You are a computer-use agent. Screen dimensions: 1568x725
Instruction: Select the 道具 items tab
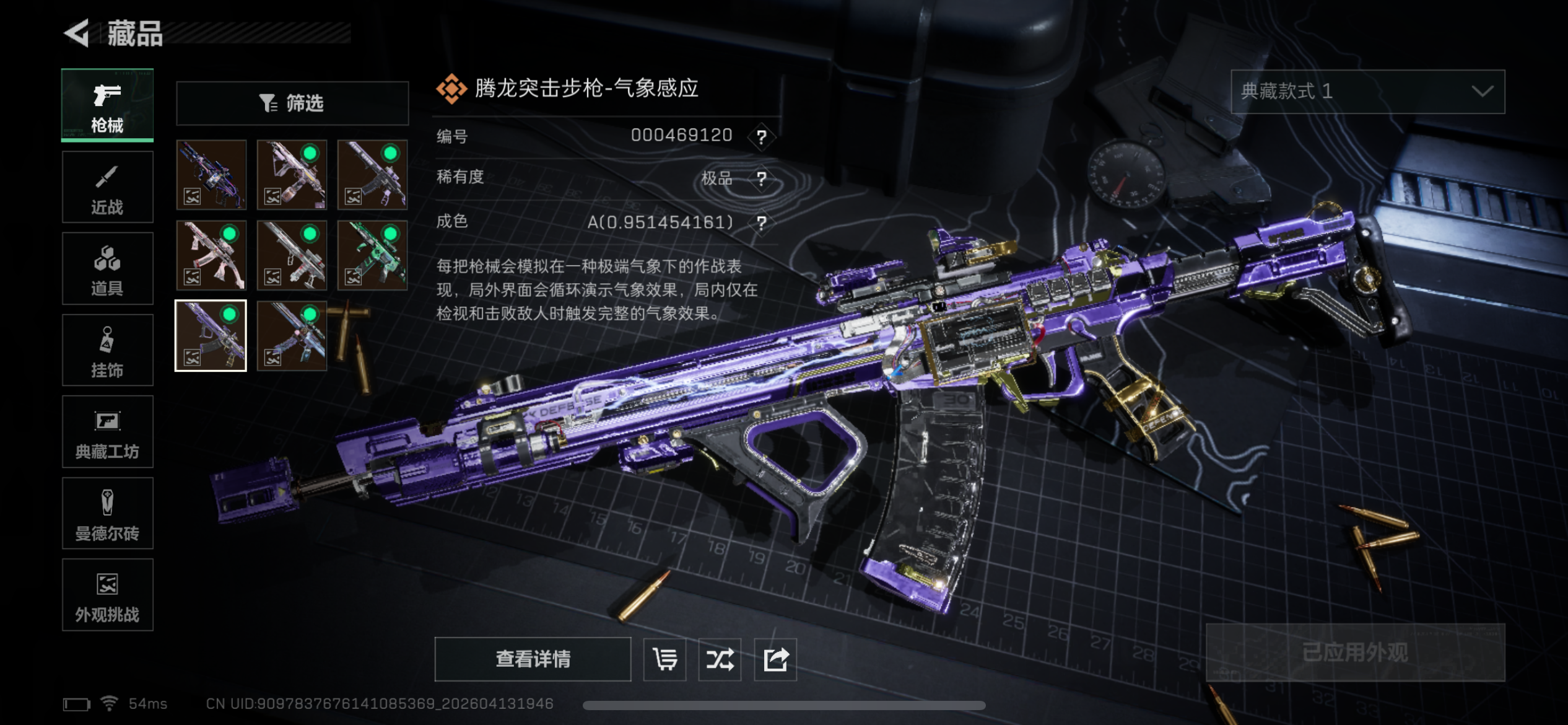point(107,269)
